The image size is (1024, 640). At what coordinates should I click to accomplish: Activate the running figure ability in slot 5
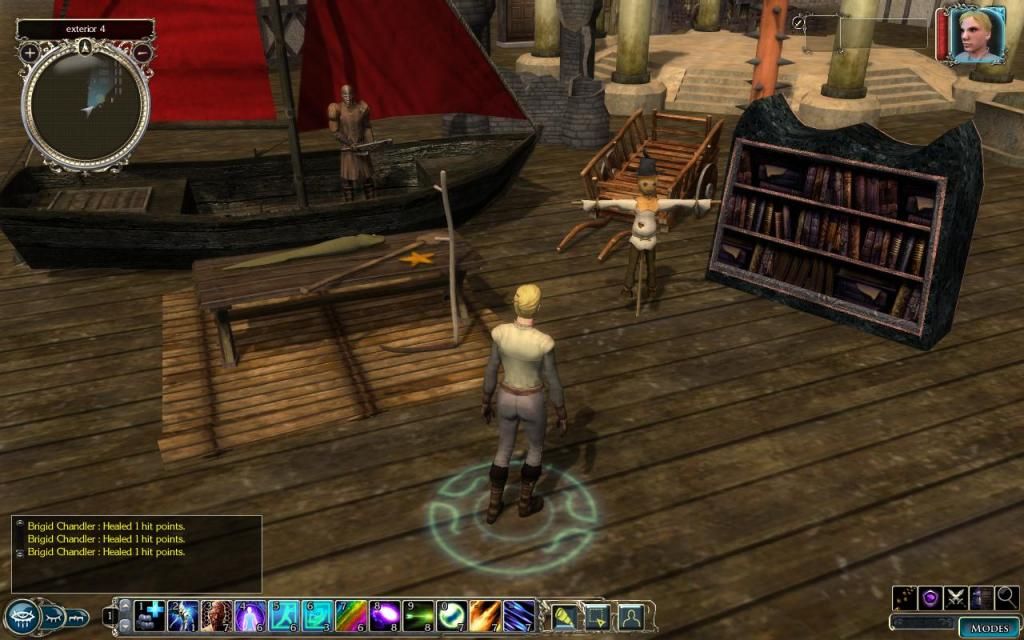284,615
